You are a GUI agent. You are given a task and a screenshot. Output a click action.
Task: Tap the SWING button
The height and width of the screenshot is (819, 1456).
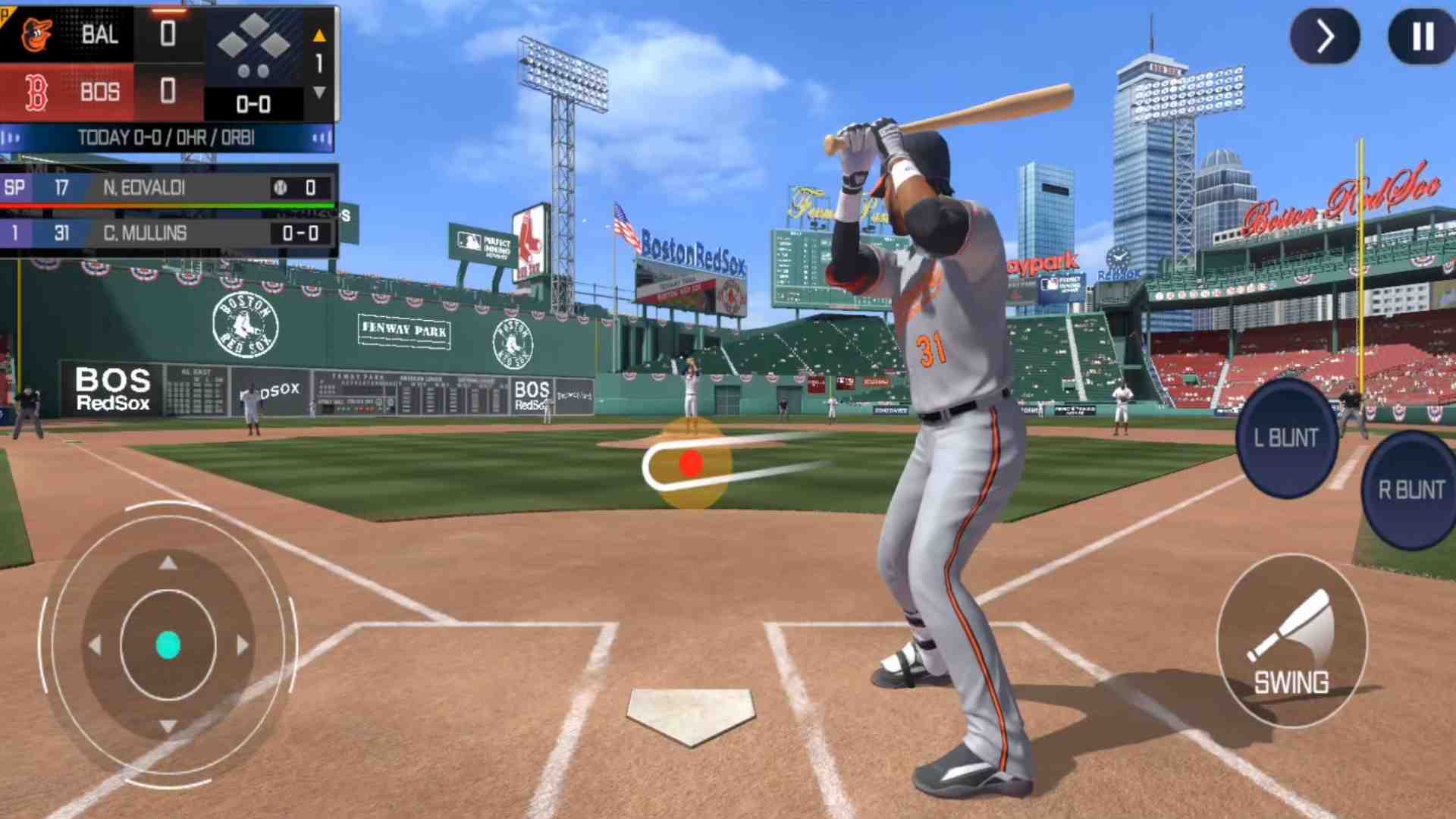(1291, 642)
